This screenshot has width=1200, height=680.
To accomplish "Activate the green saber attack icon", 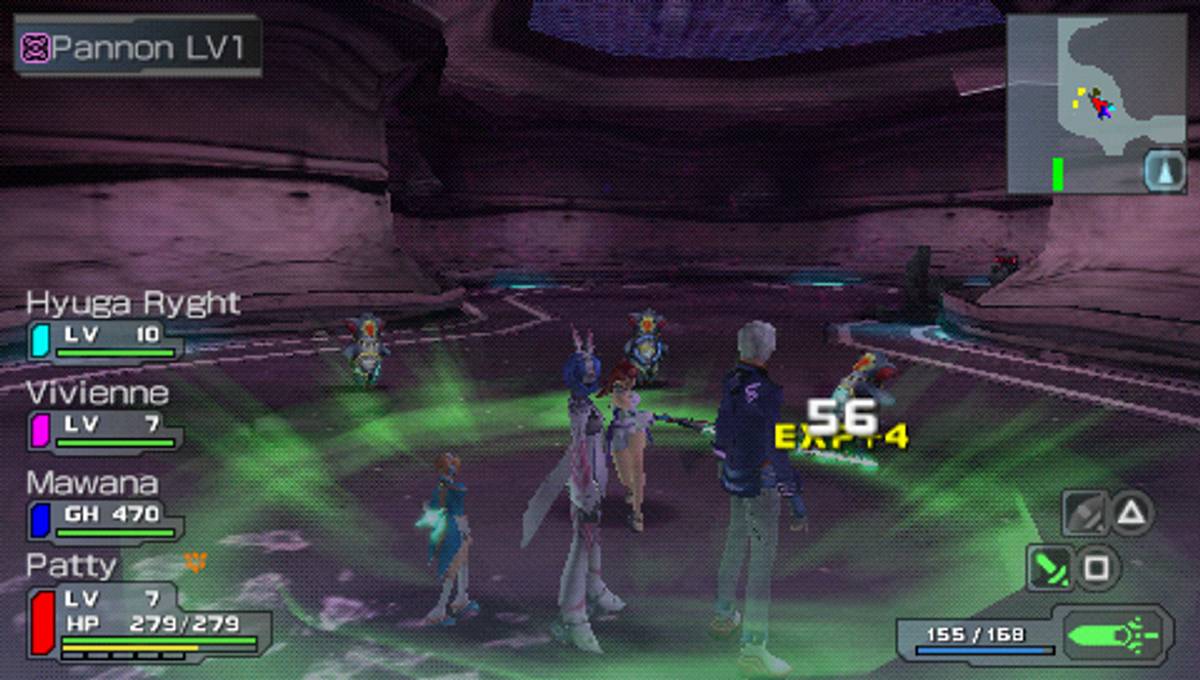I will pos(1051,568).
